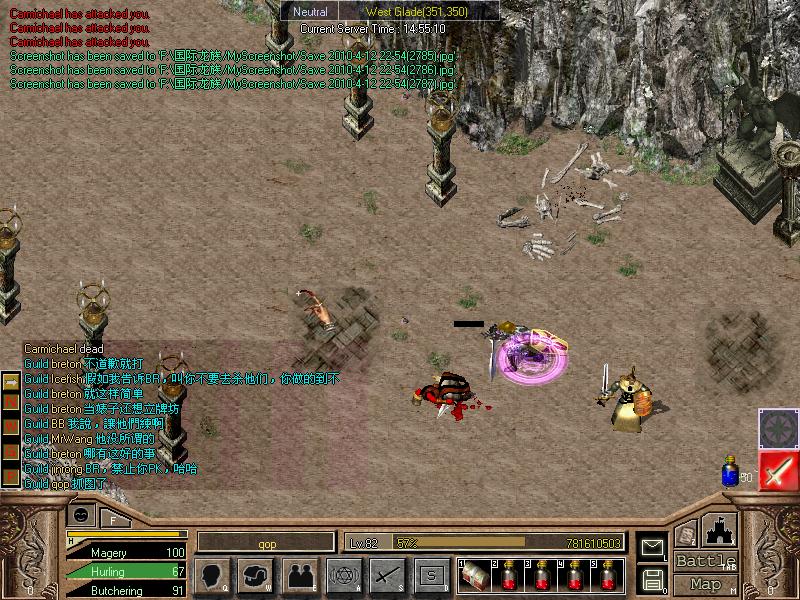Open the hexagram magic icon

click(342, 575)
